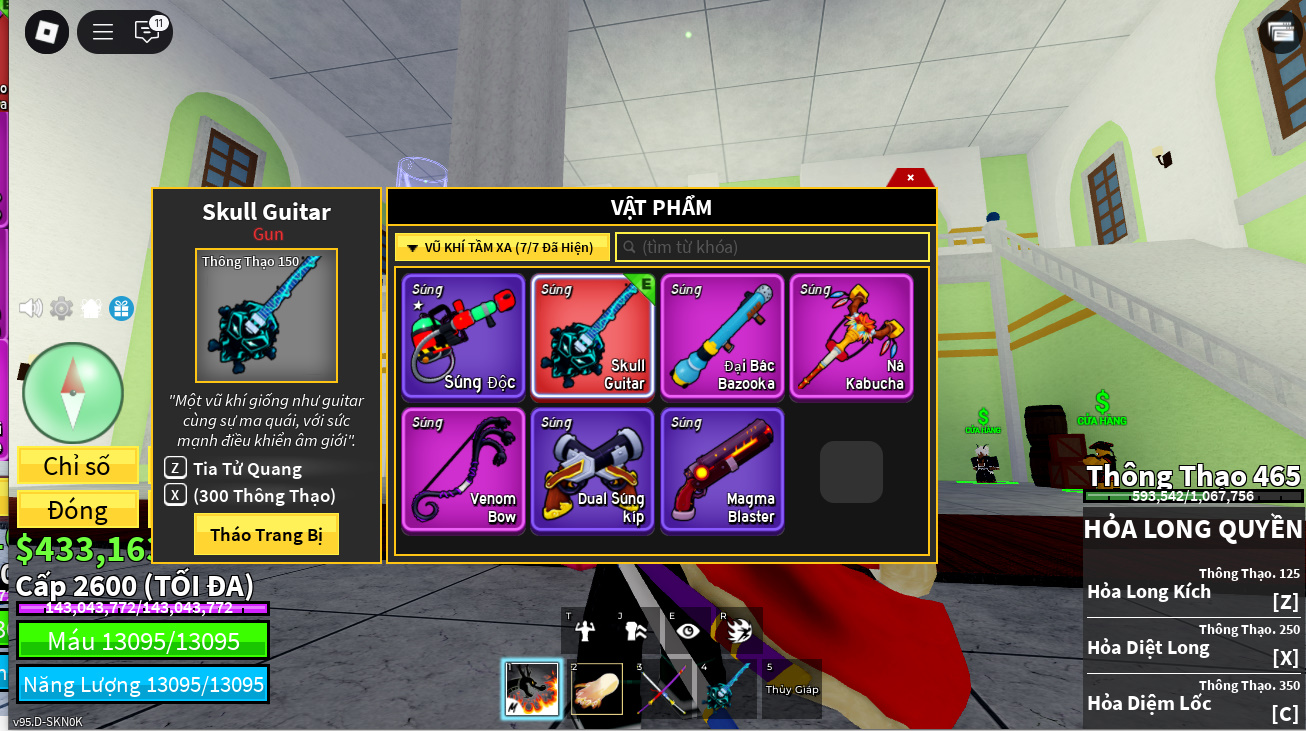
Task: Open the Chỉ số stats button
Action: [77, 466]
